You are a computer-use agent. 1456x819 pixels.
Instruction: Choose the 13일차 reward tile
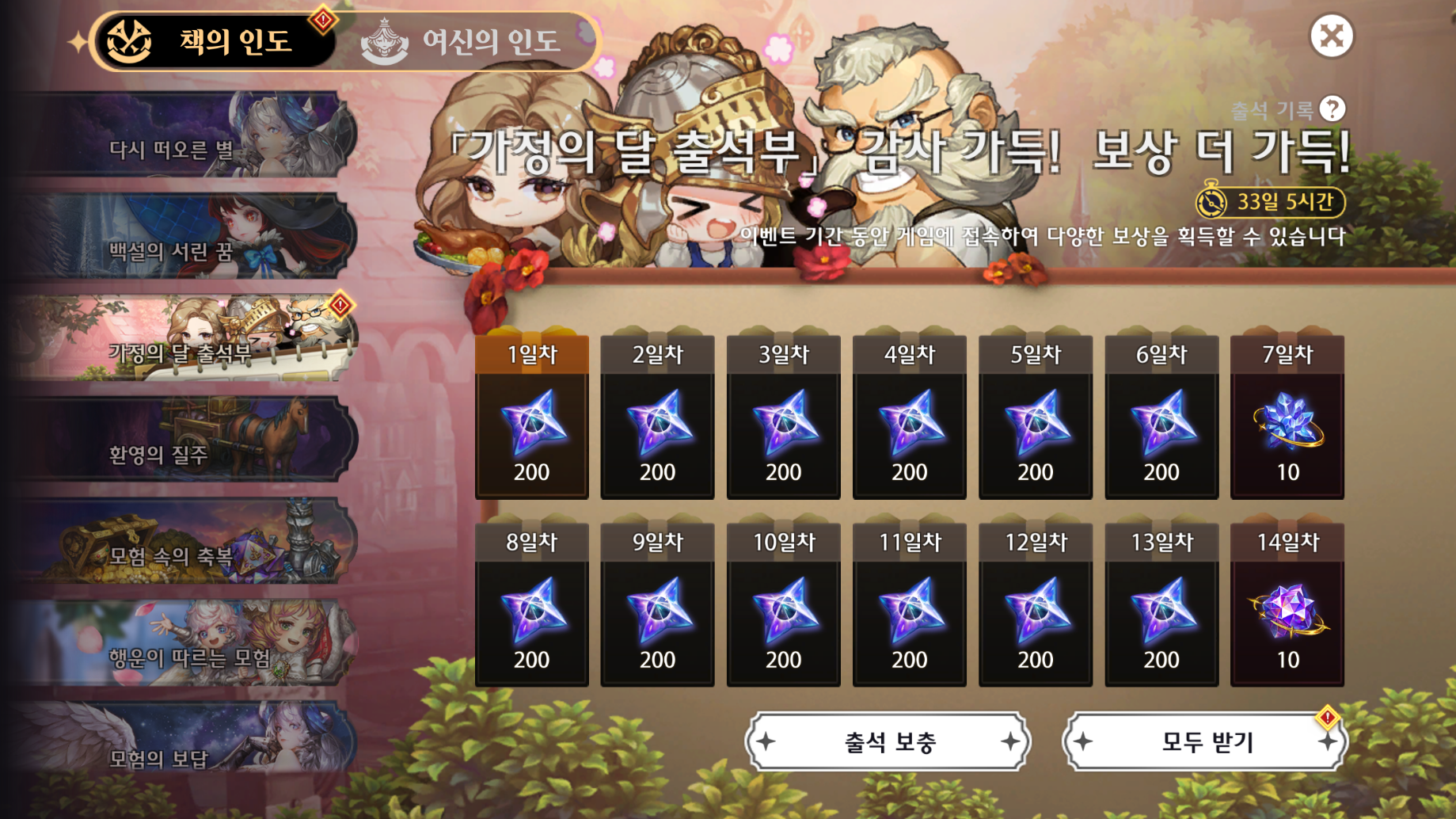tap(1161, 606)
